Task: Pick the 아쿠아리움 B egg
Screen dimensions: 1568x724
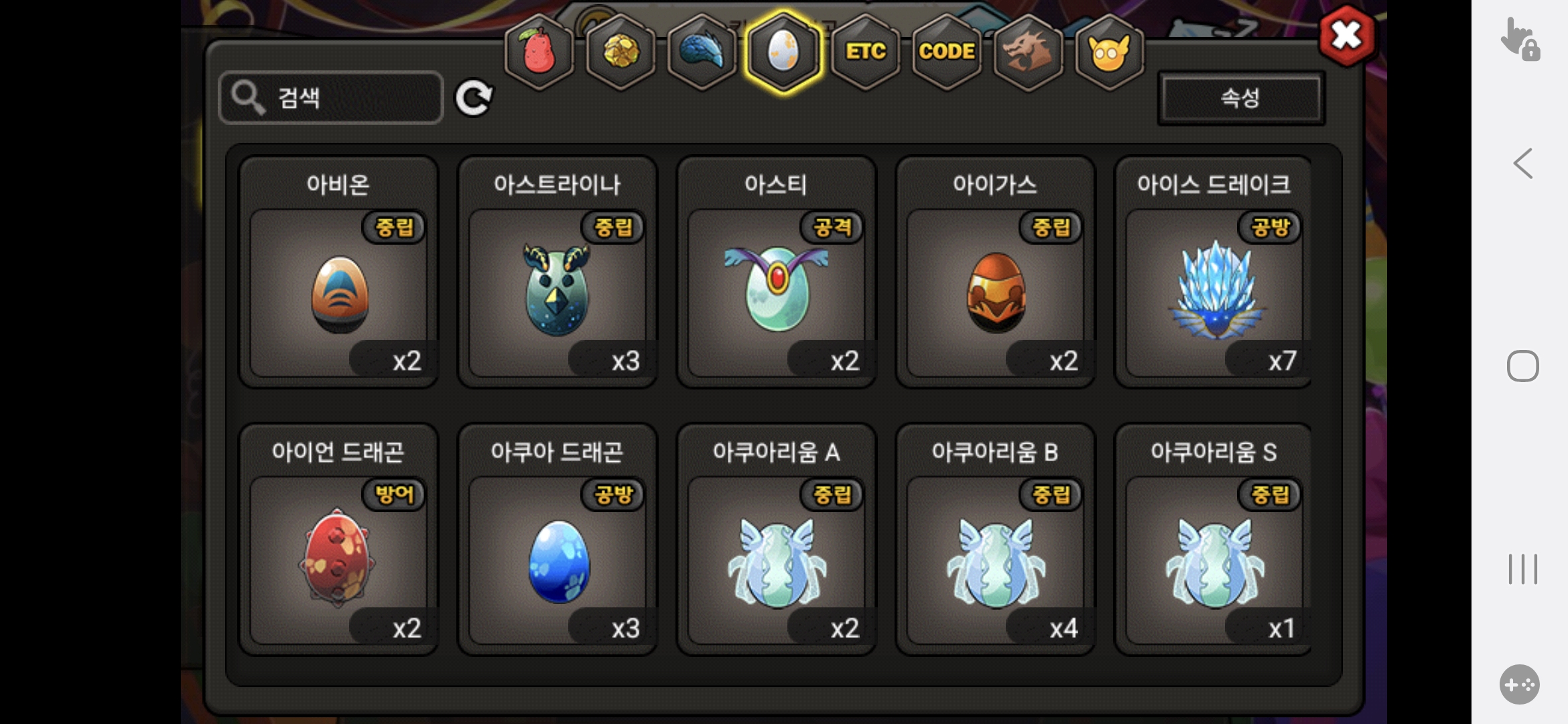Action: point(996,560)
